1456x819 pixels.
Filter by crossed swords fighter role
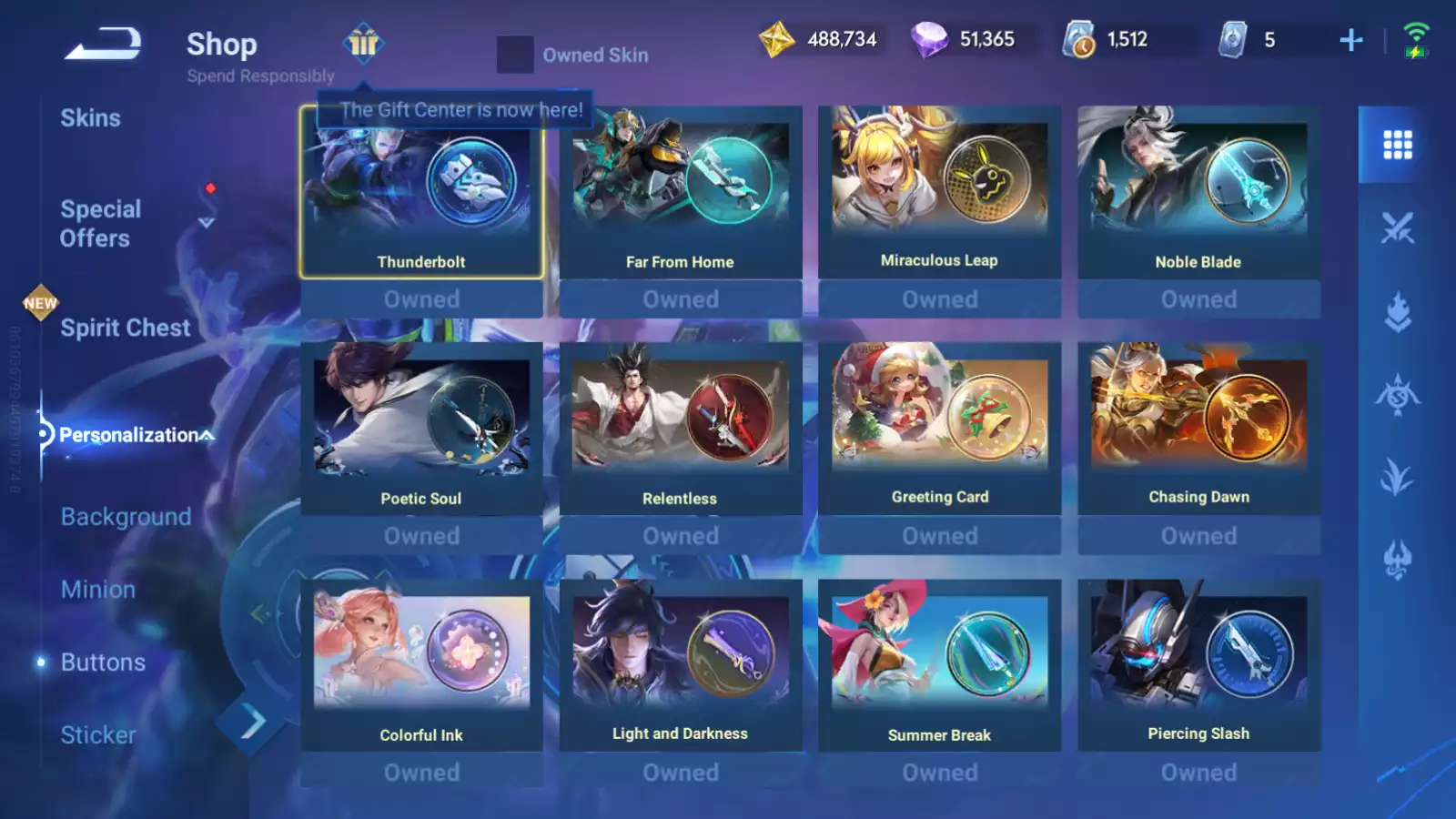(x=1397, y=227)
